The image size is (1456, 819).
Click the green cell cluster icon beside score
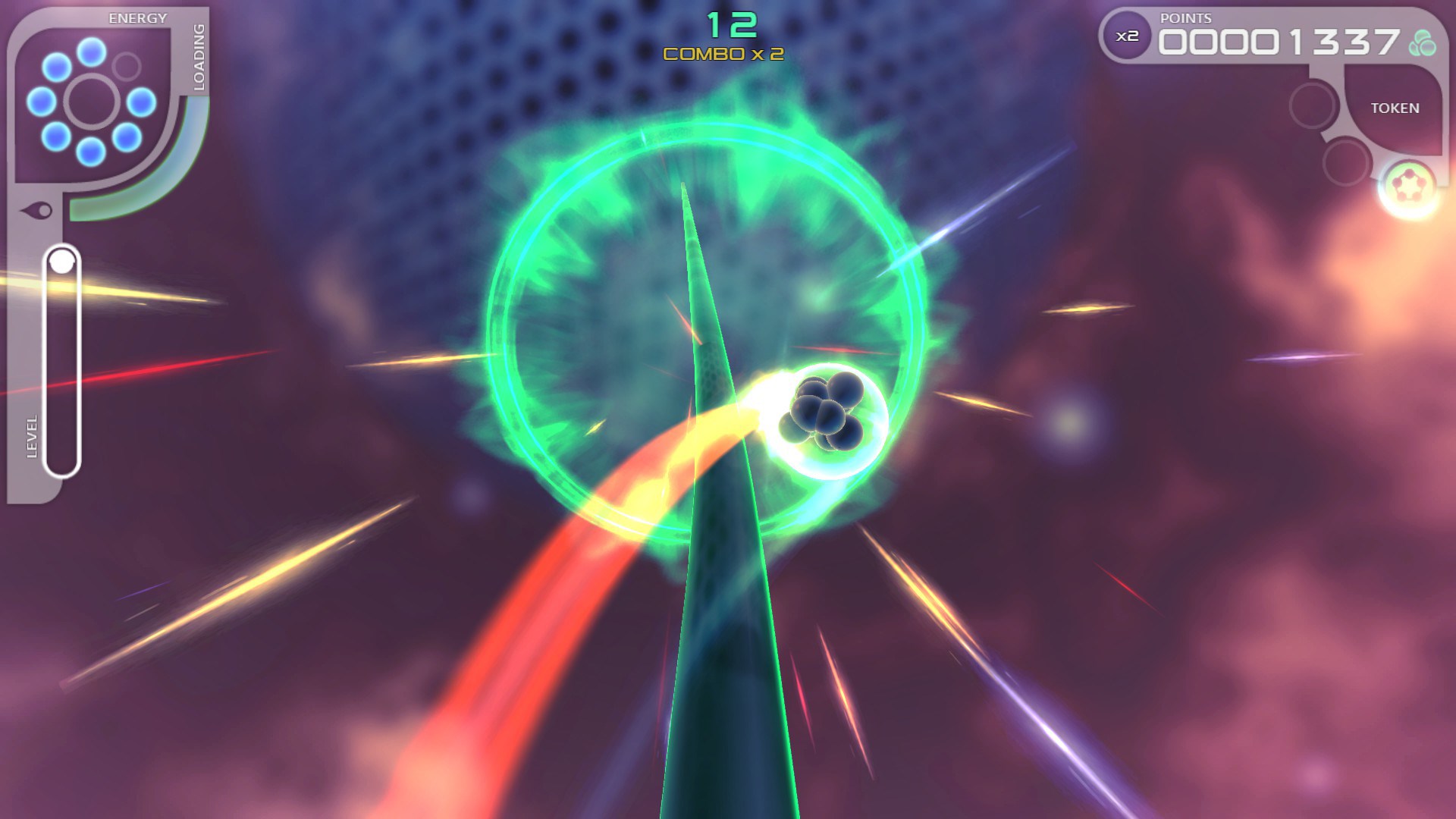pos(1424,42)
